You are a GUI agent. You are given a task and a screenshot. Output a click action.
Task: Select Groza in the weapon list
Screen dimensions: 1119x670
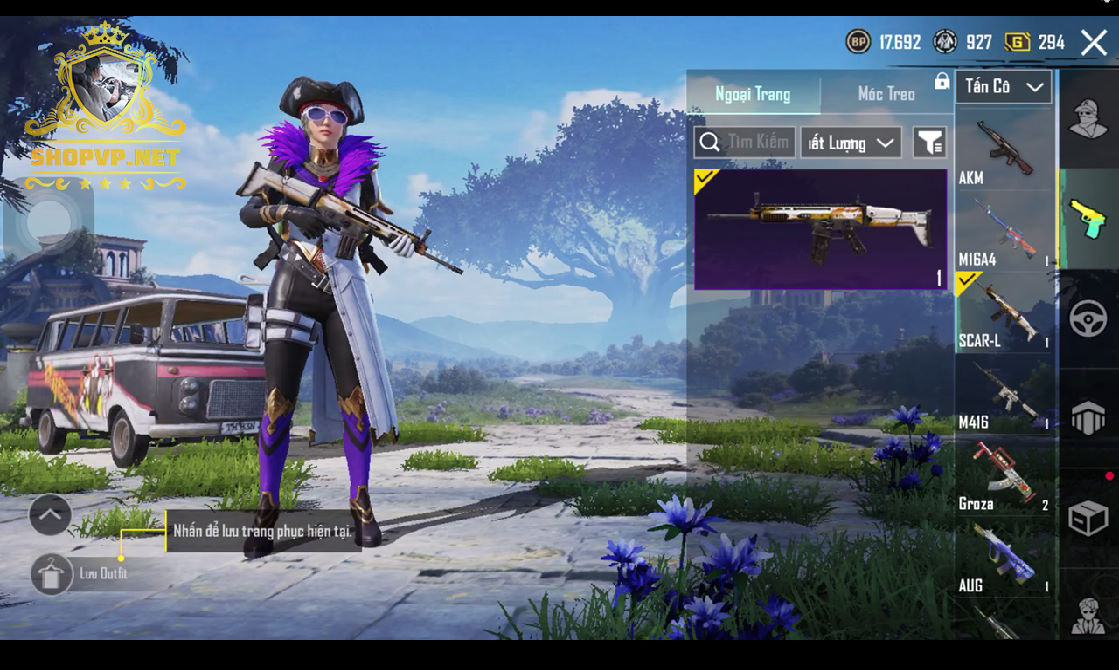pyautogui.click(x=1003, y=477)
